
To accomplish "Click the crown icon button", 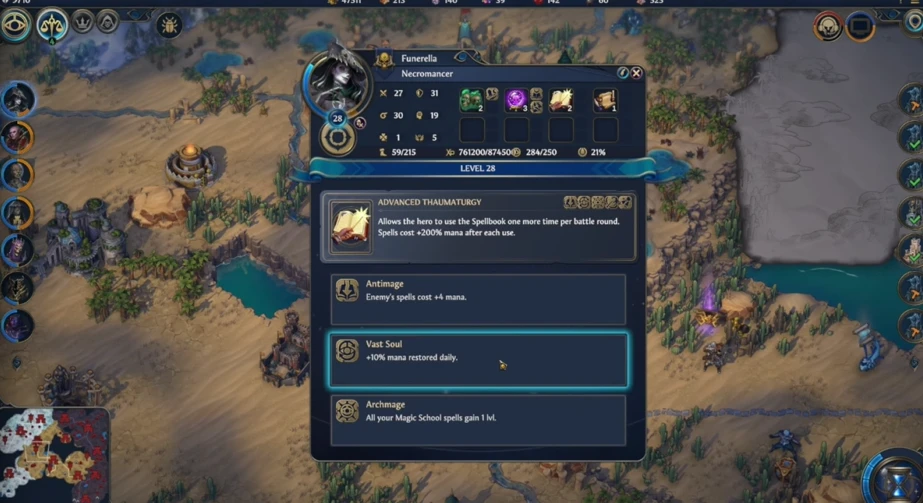I will pos(83,21).
